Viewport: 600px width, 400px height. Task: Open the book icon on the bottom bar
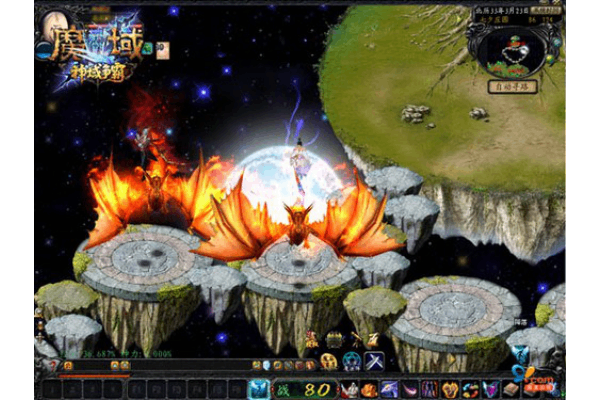click(x=511, y=389)
